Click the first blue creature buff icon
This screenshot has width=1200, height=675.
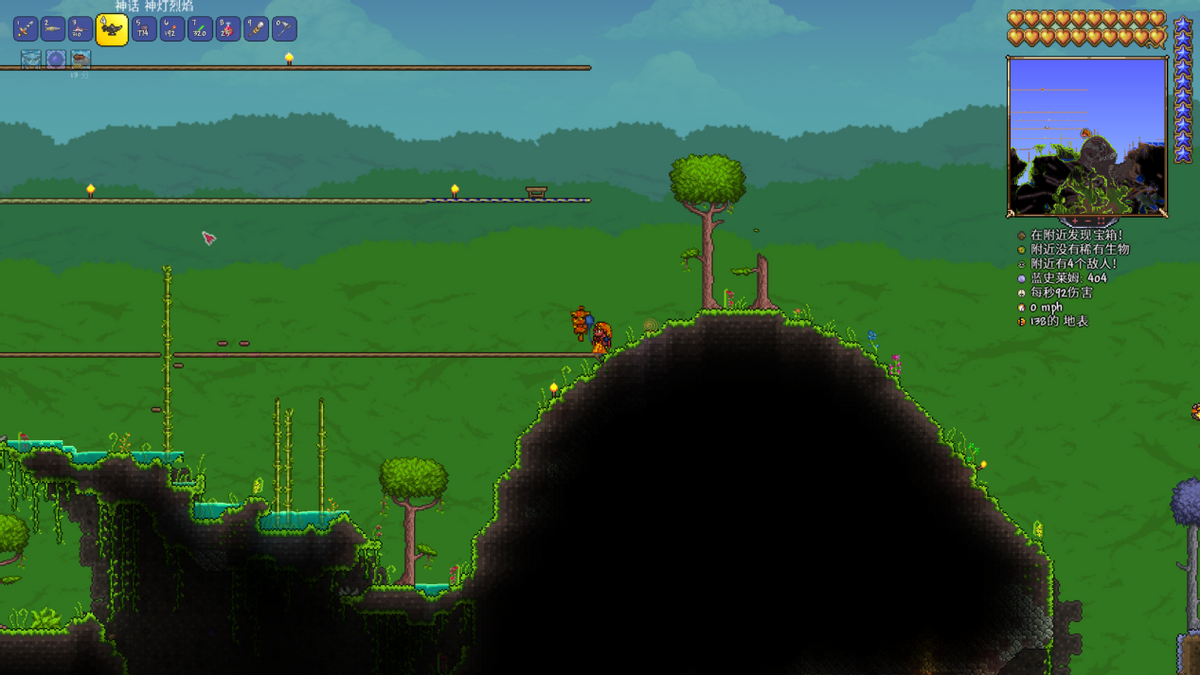point(31,60)
